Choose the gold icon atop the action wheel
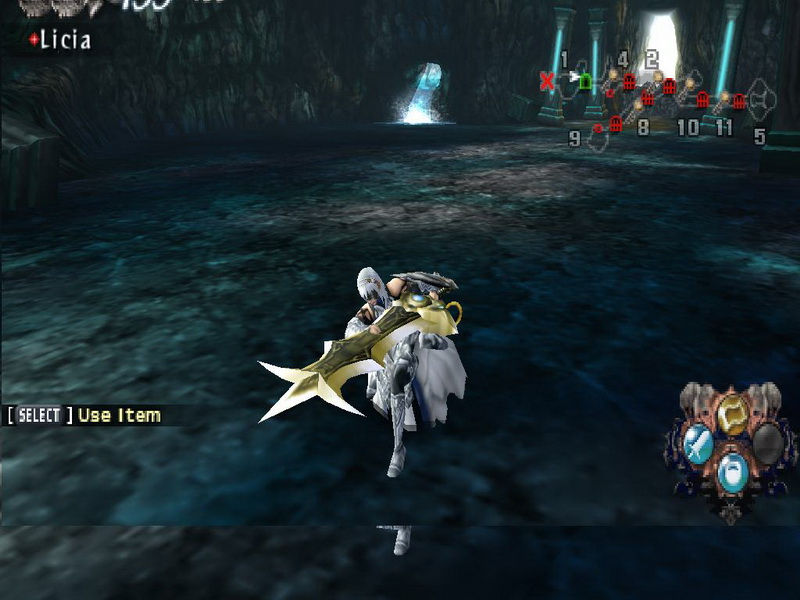The image size is (800, 600). tap(734, 409)
